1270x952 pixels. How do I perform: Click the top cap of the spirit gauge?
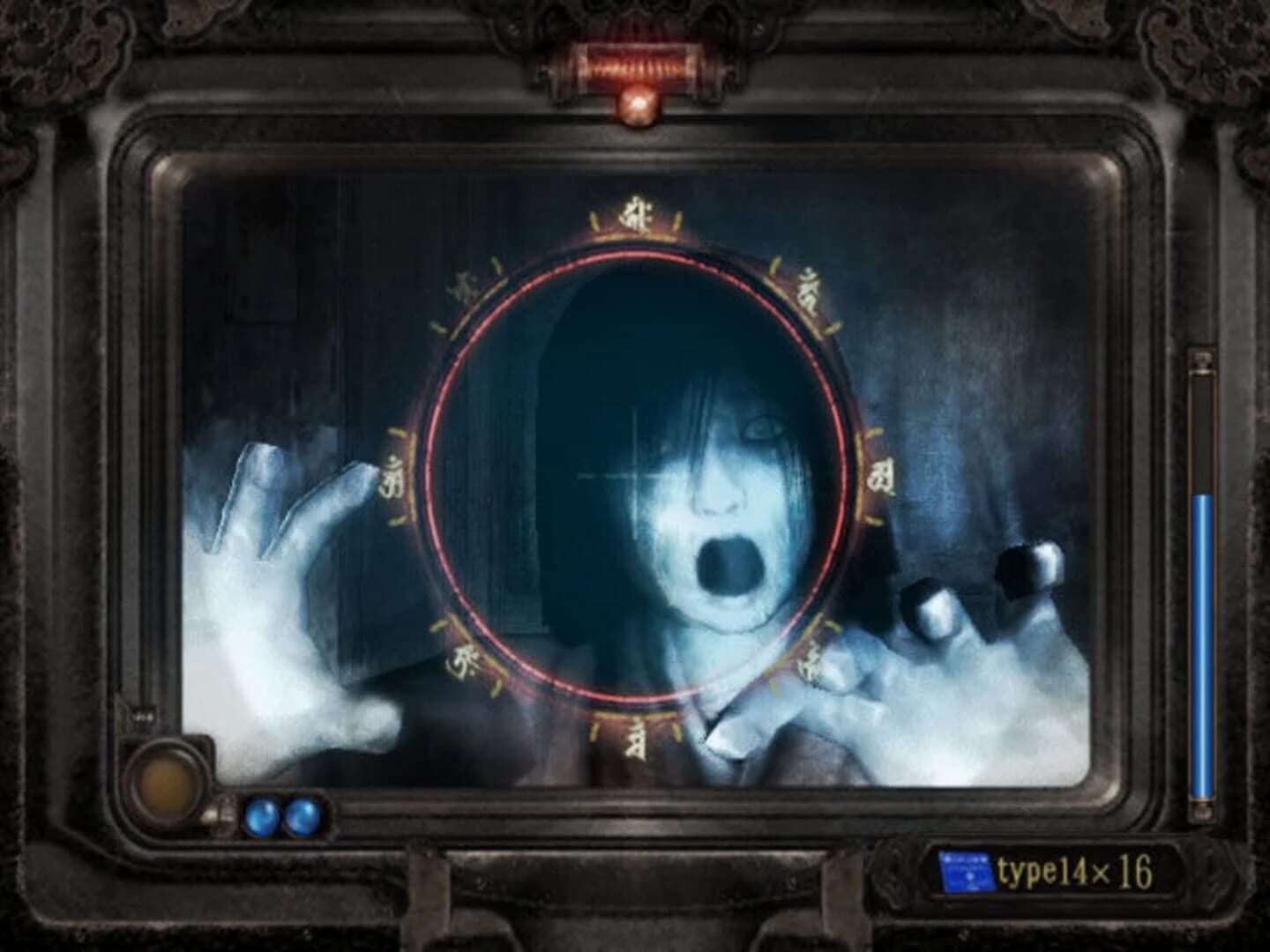point(1201,361)
